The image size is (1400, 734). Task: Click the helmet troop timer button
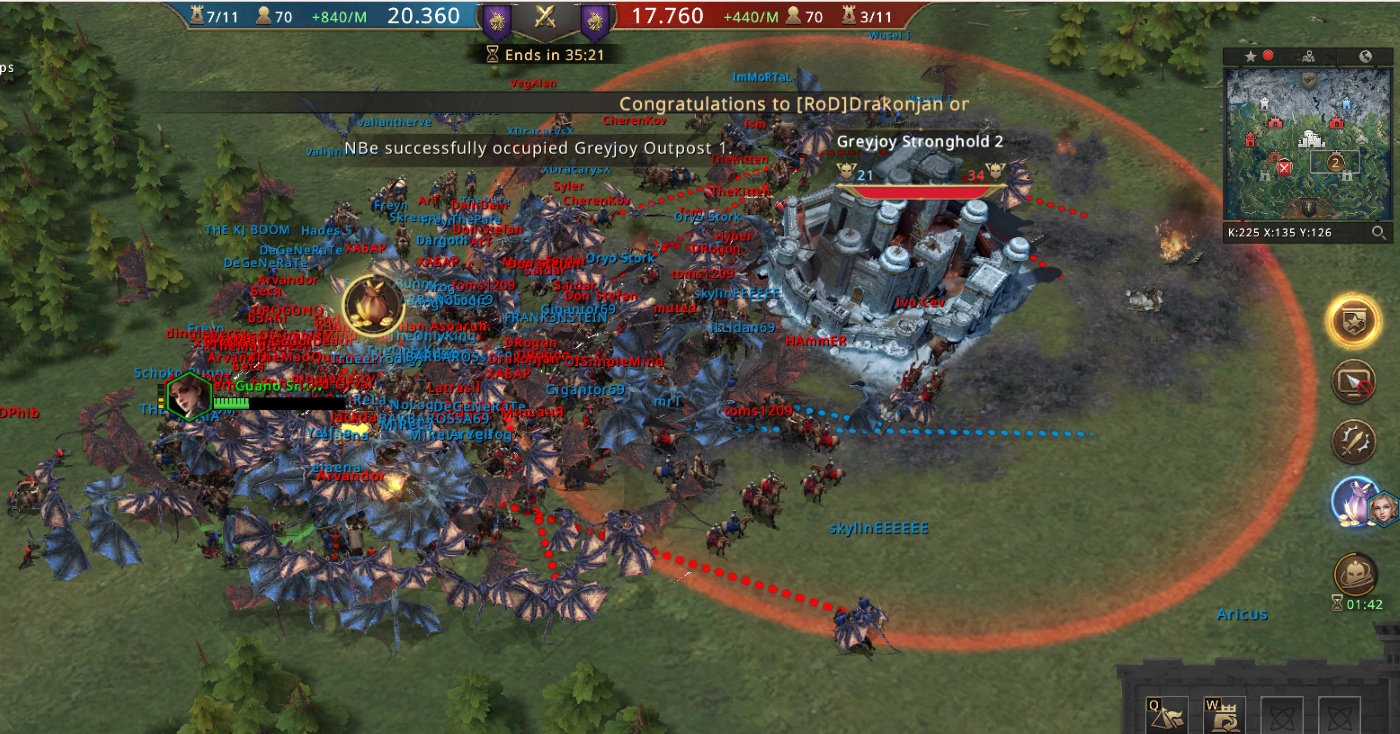tap(1355, 574)
